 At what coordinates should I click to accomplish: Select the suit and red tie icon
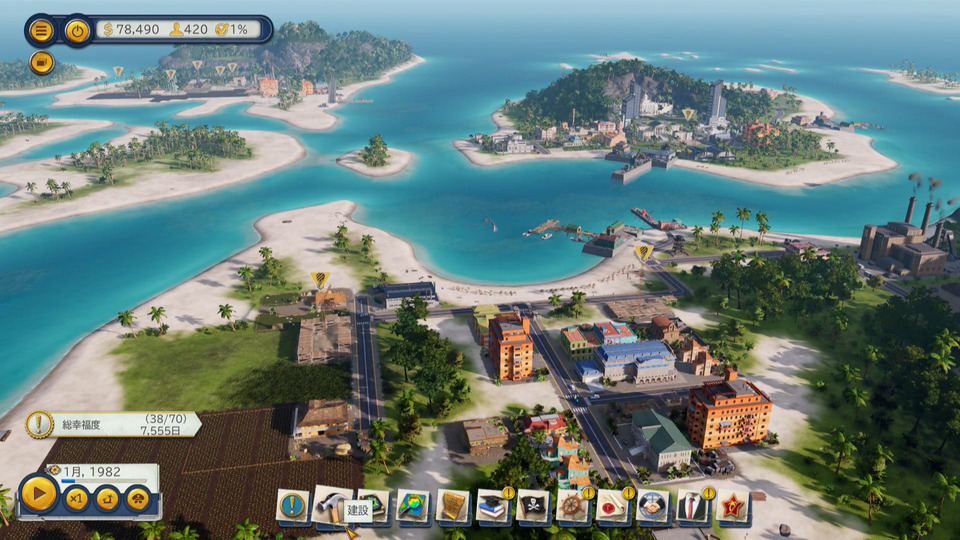click(x=693, y=506)
